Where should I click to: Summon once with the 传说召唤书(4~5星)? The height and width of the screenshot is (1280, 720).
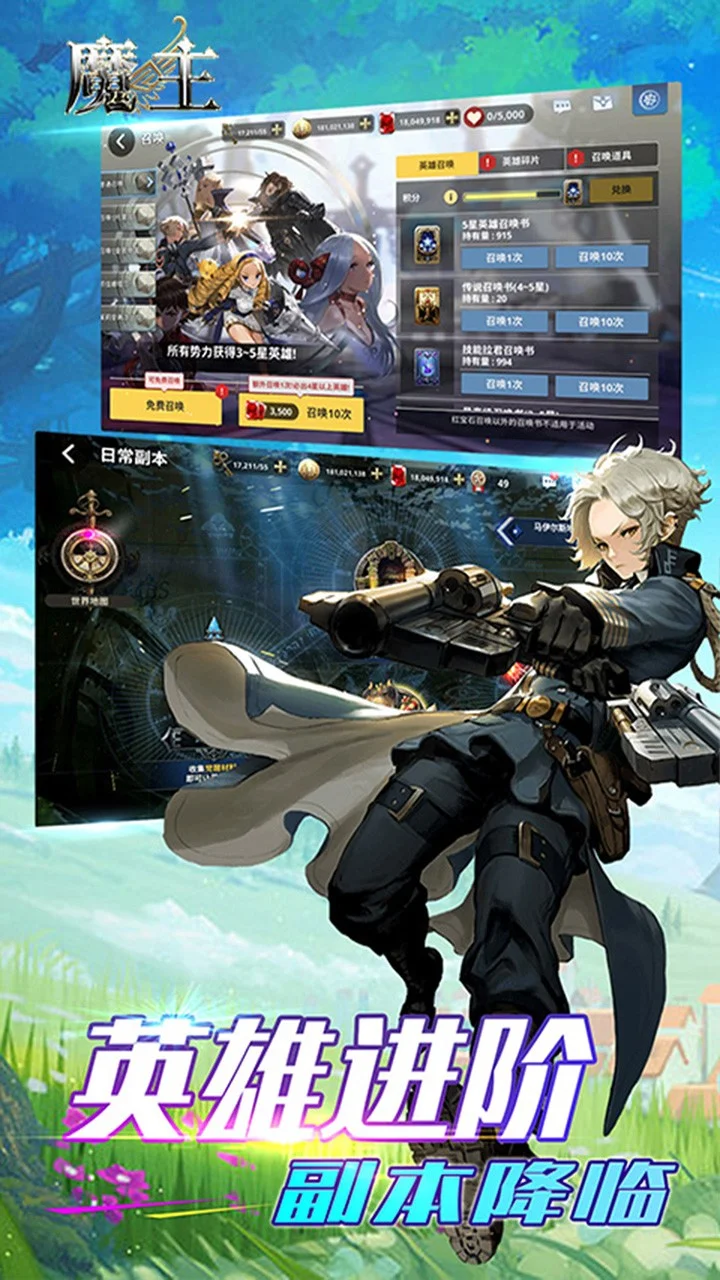[504, 322]
